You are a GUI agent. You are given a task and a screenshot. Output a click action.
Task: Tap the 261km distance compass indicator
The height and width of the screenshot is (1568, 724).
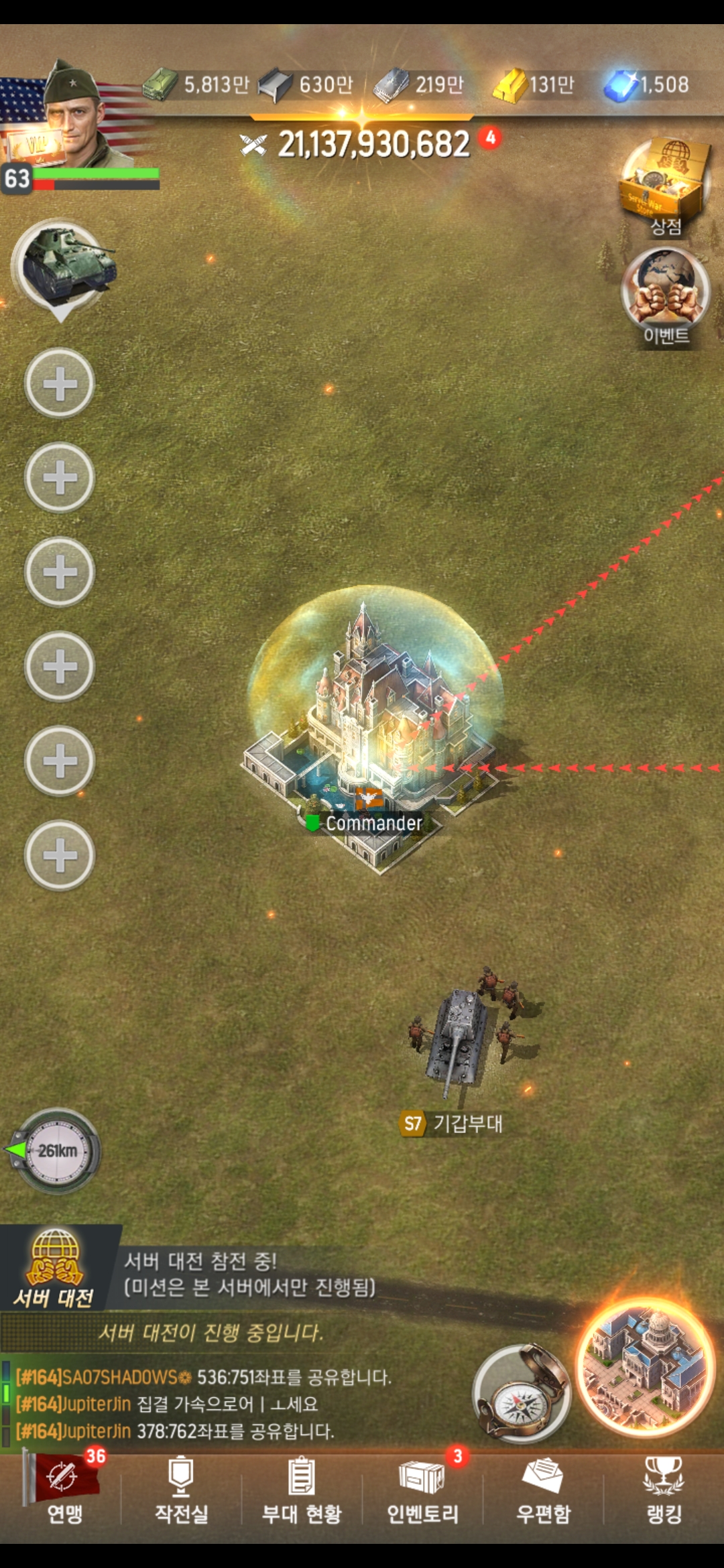pos(57,1151)
